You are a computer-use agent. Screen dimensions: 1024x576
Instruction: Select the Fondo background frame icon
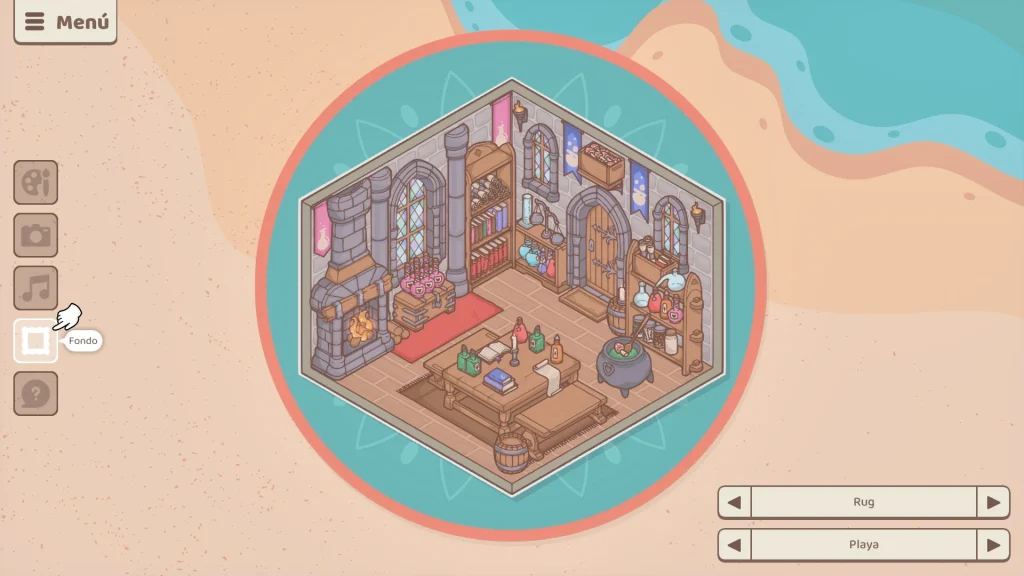pos(36,342)
